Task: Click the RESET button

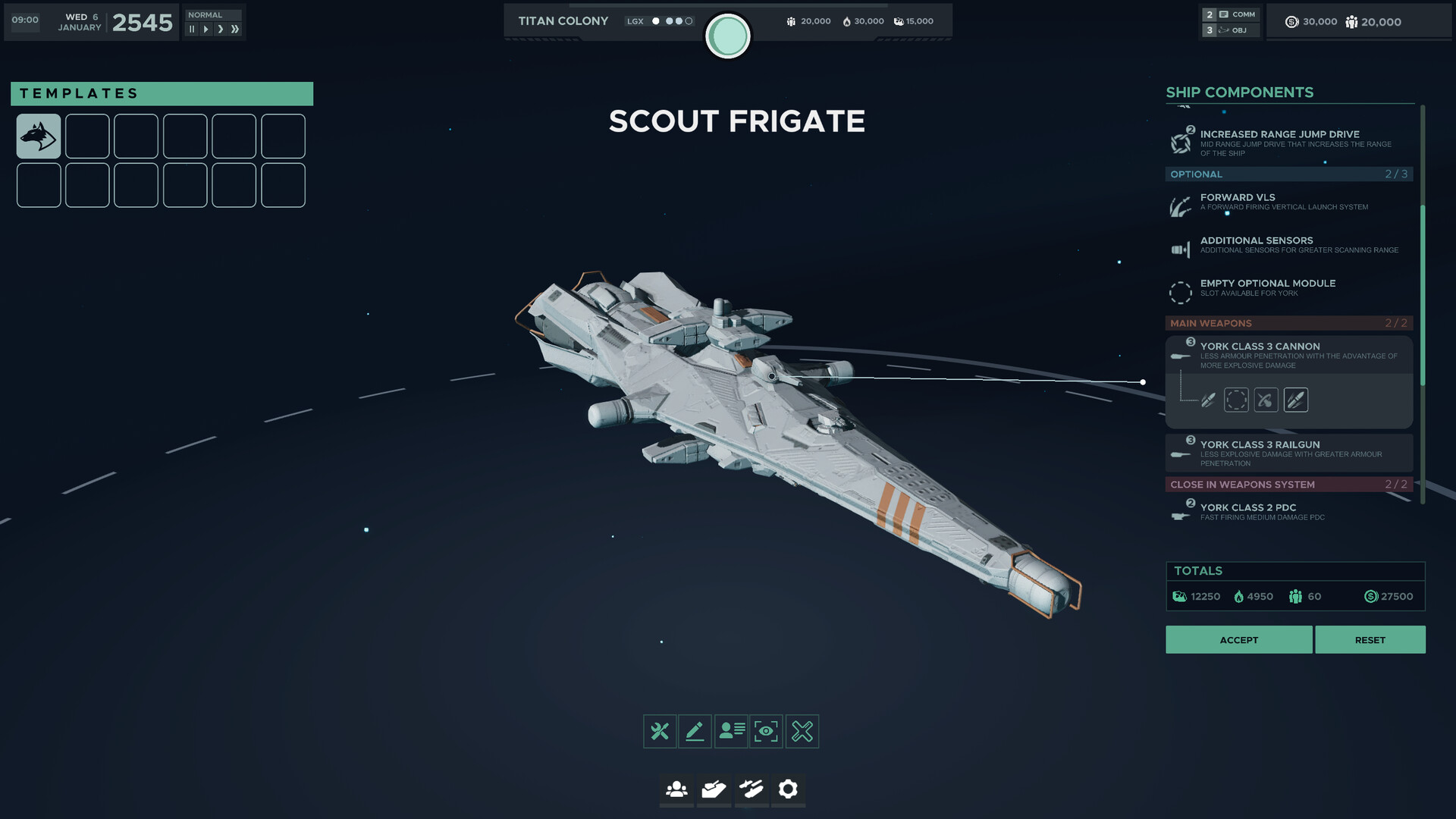Action: point(1370,639)
